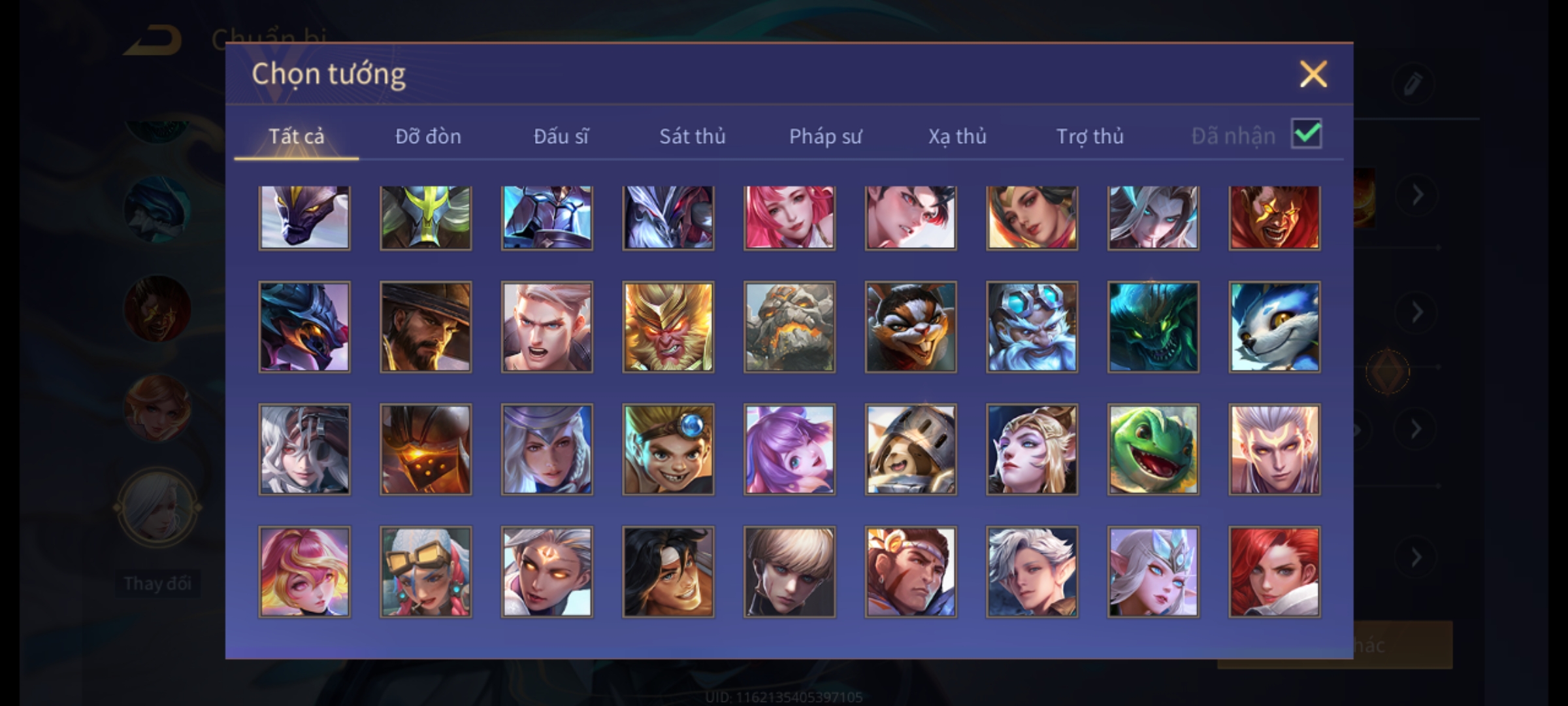Select the purple-haired girl hero portrait

[x=789, y=449]
